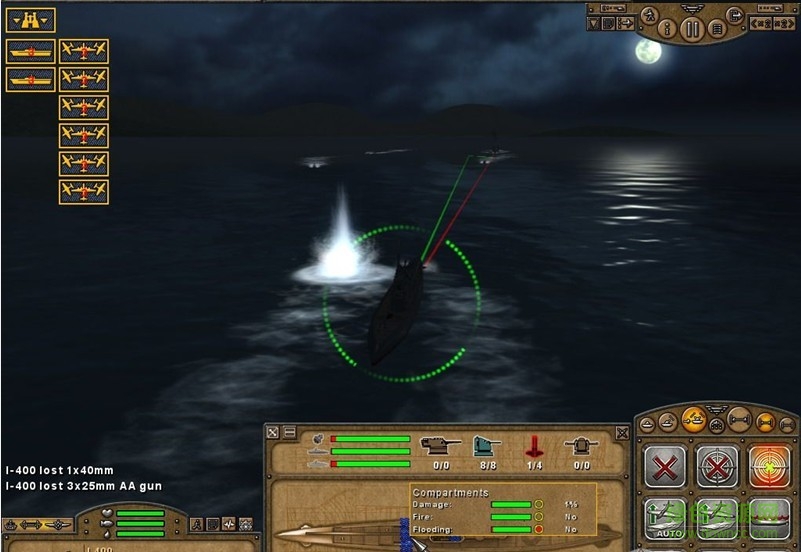This screenshot has width=801, height=552.
Task: Open the list menu button beside pause
Action: tap(716, 29)
